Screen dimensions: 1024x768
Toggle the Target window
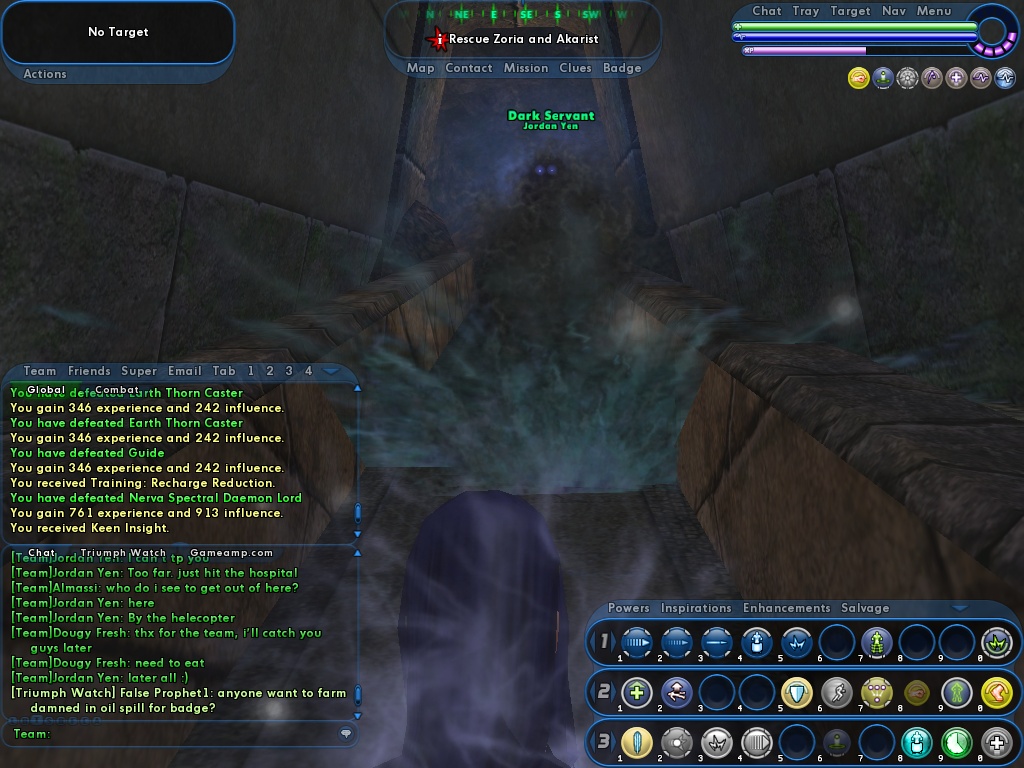[850, 11]
